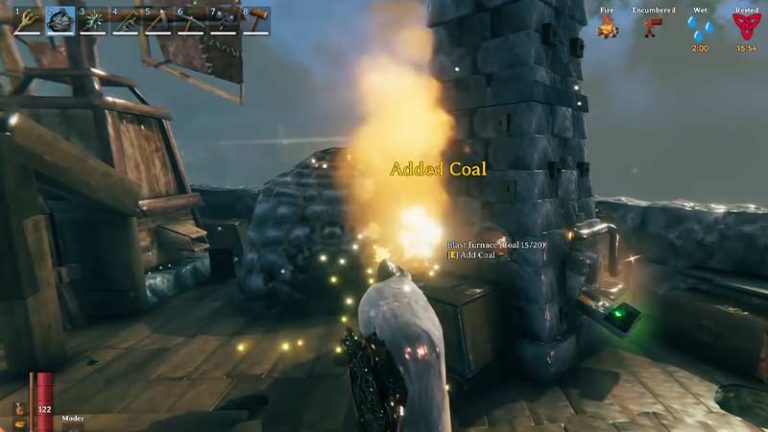Select the item in hotbar slot 4
Viewport: 768px width, 432px height.
125,21
